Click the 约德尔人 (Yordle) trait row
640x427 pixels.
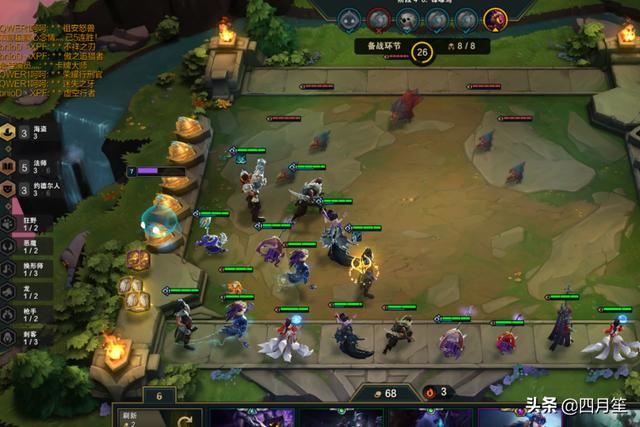24,189
